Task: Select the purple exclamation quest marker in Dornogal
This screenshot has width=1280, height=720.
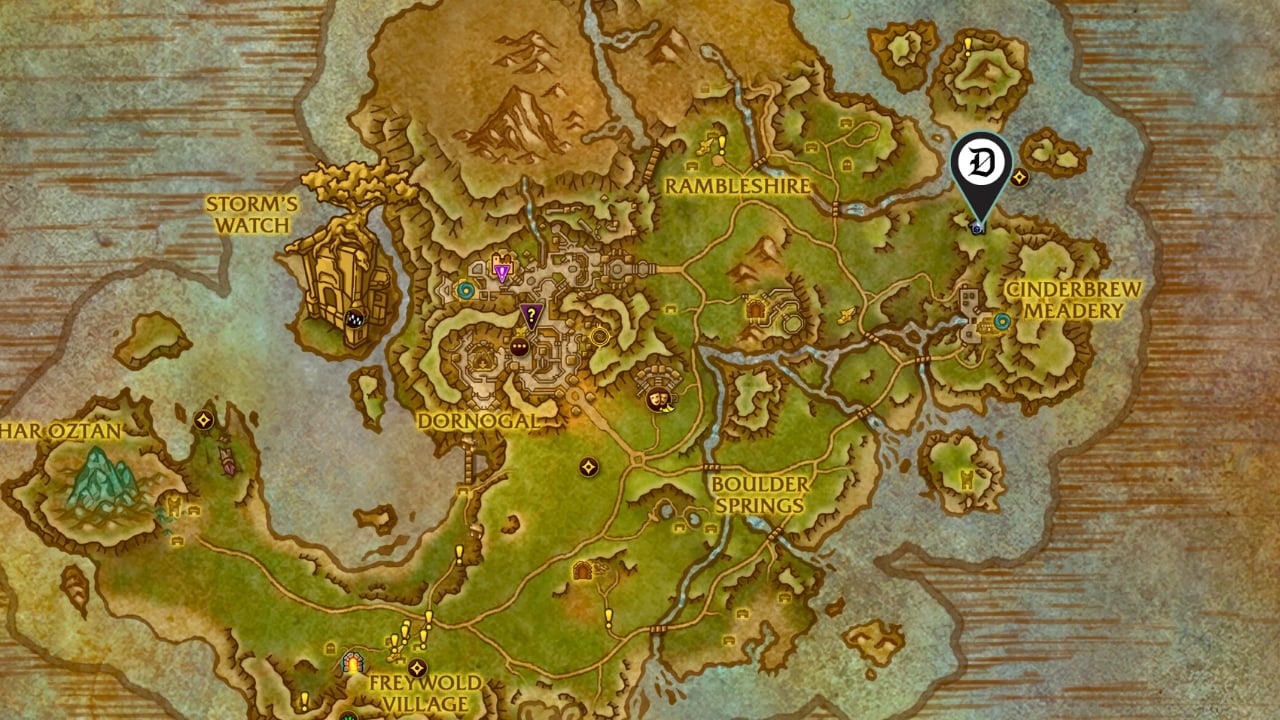Action: click(501, 271)
